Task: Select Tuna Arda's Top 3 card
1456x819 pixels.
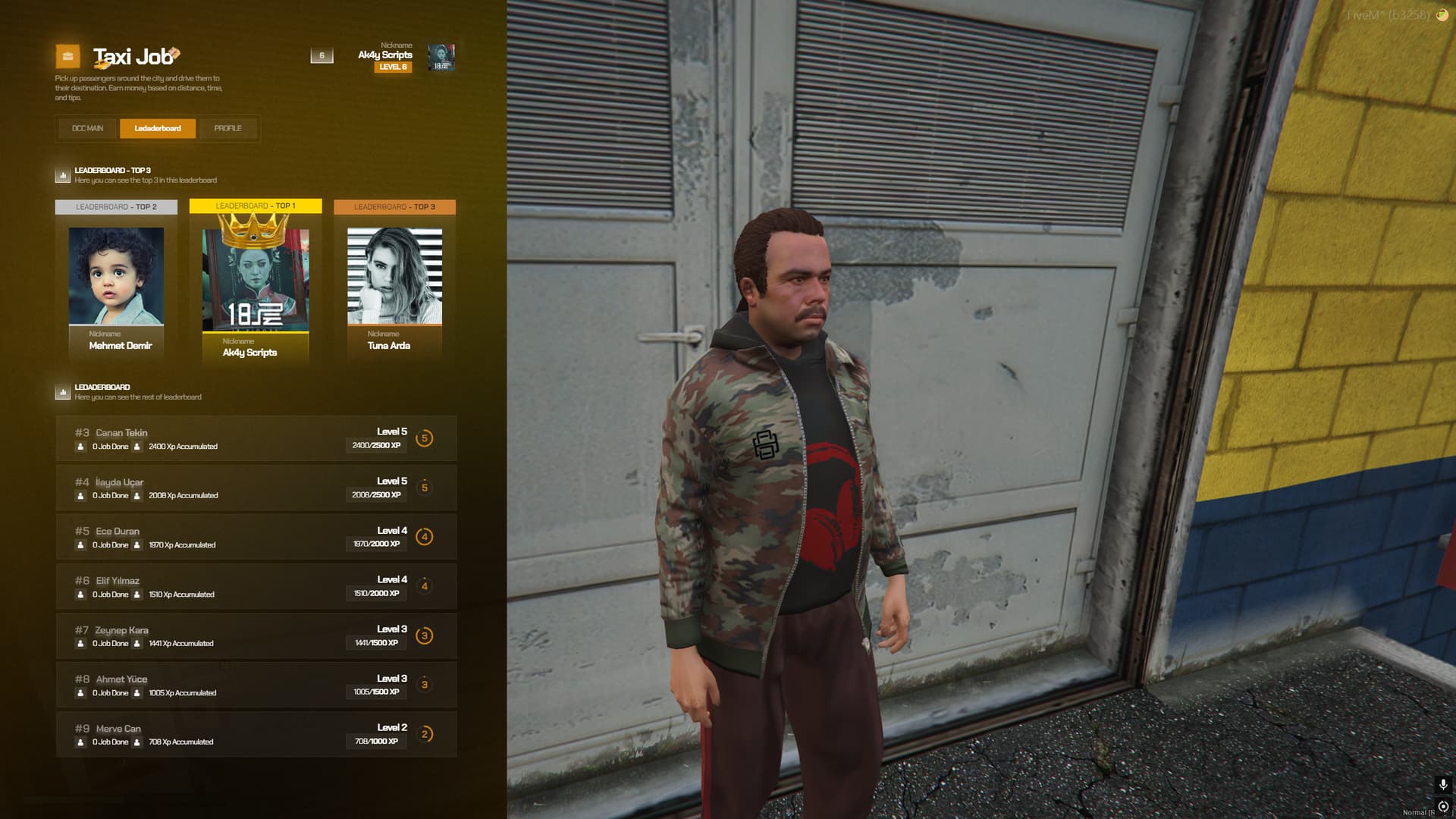Action: 394,282
